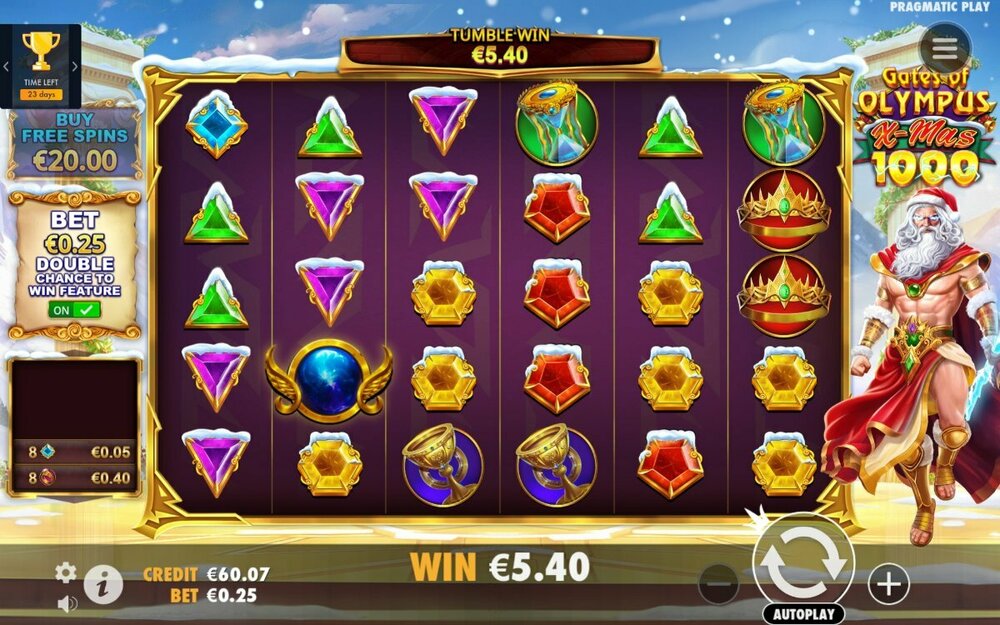Click the trophy widget's right arrow
1000x625 pixels.
click(x=74, y=67)
